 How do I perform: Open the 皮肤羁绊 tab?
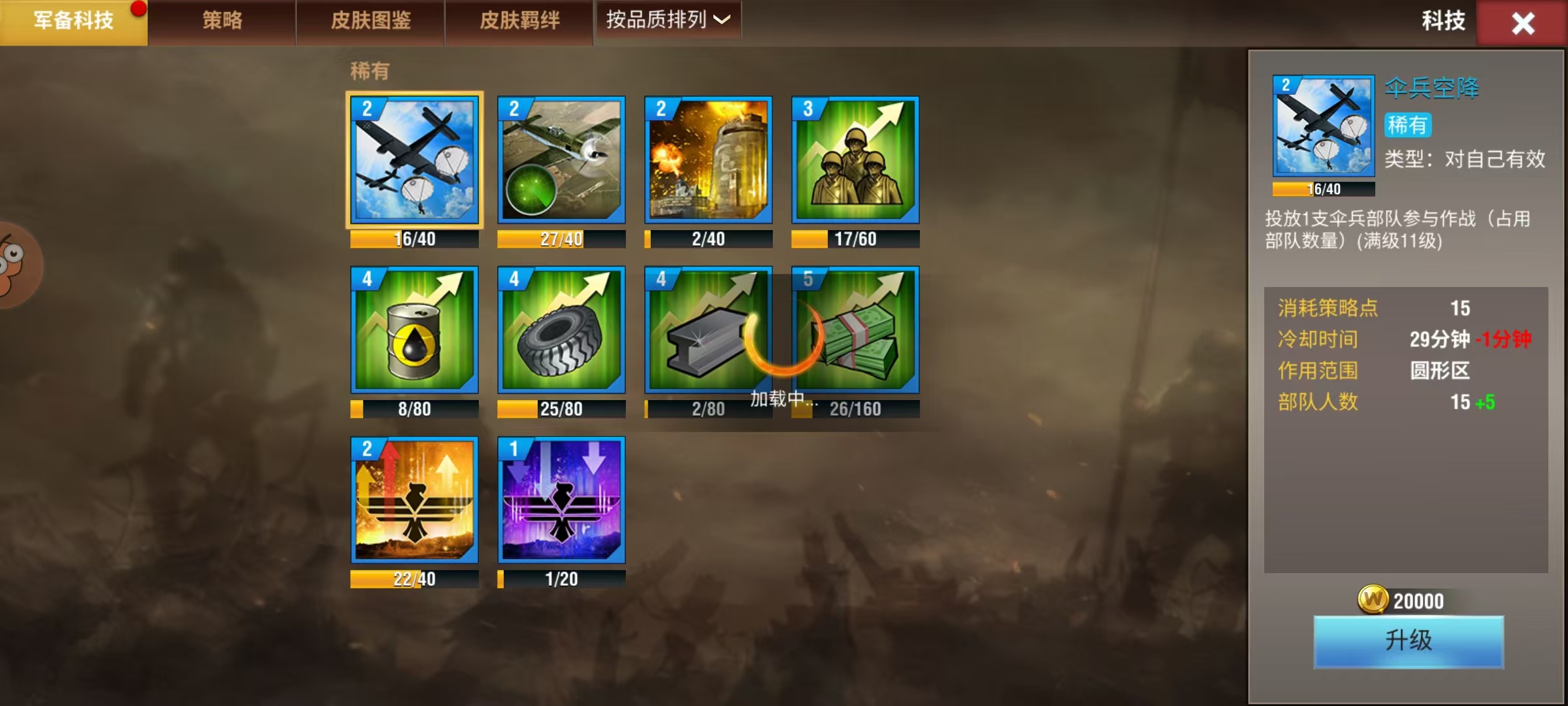(519, 22)
